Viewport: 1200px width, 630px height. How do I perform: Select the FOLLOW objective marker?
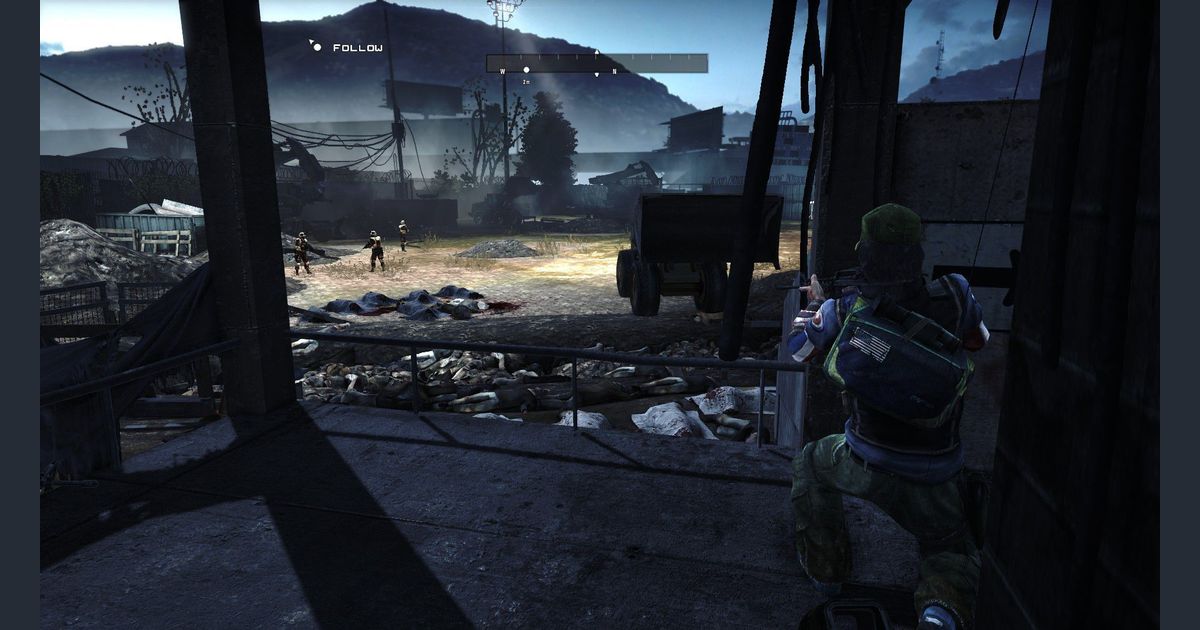click(316, 47)
